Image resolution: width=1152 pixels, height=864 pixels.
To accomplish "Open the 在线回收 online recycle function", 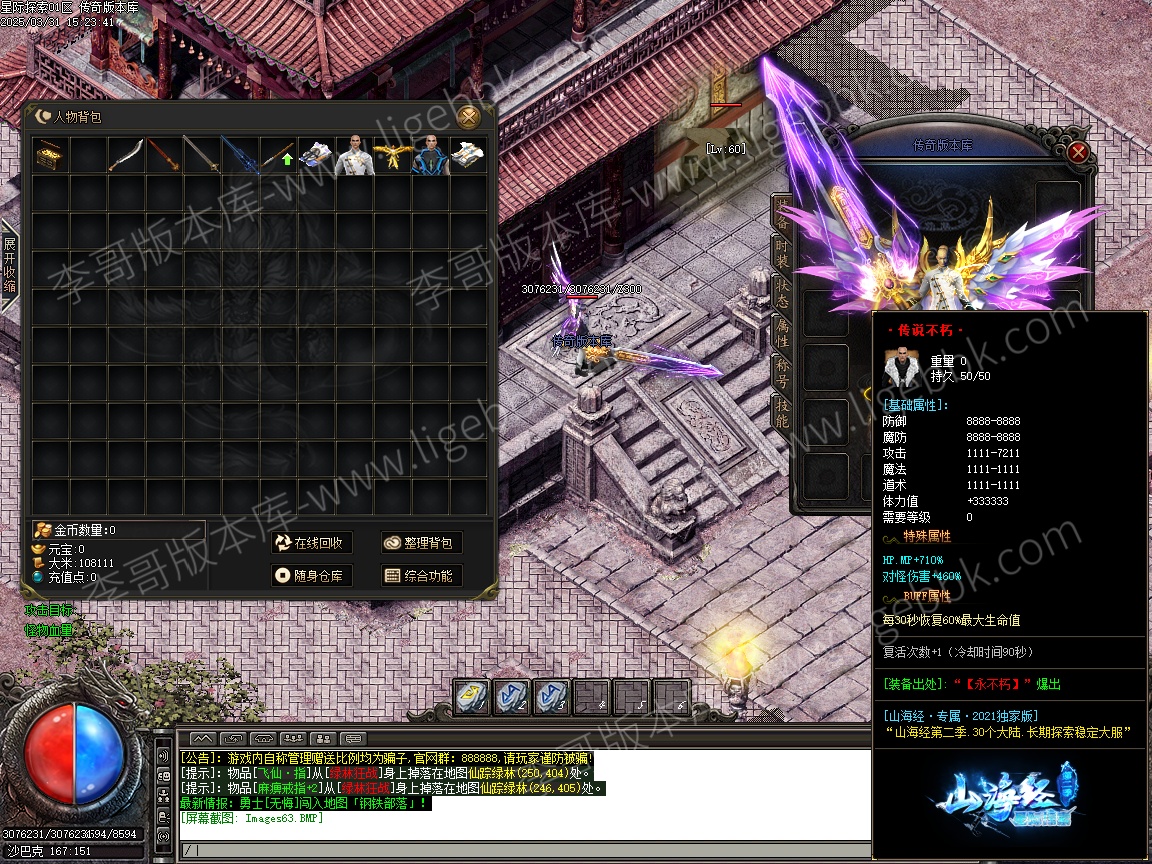I will pos(310,543).
